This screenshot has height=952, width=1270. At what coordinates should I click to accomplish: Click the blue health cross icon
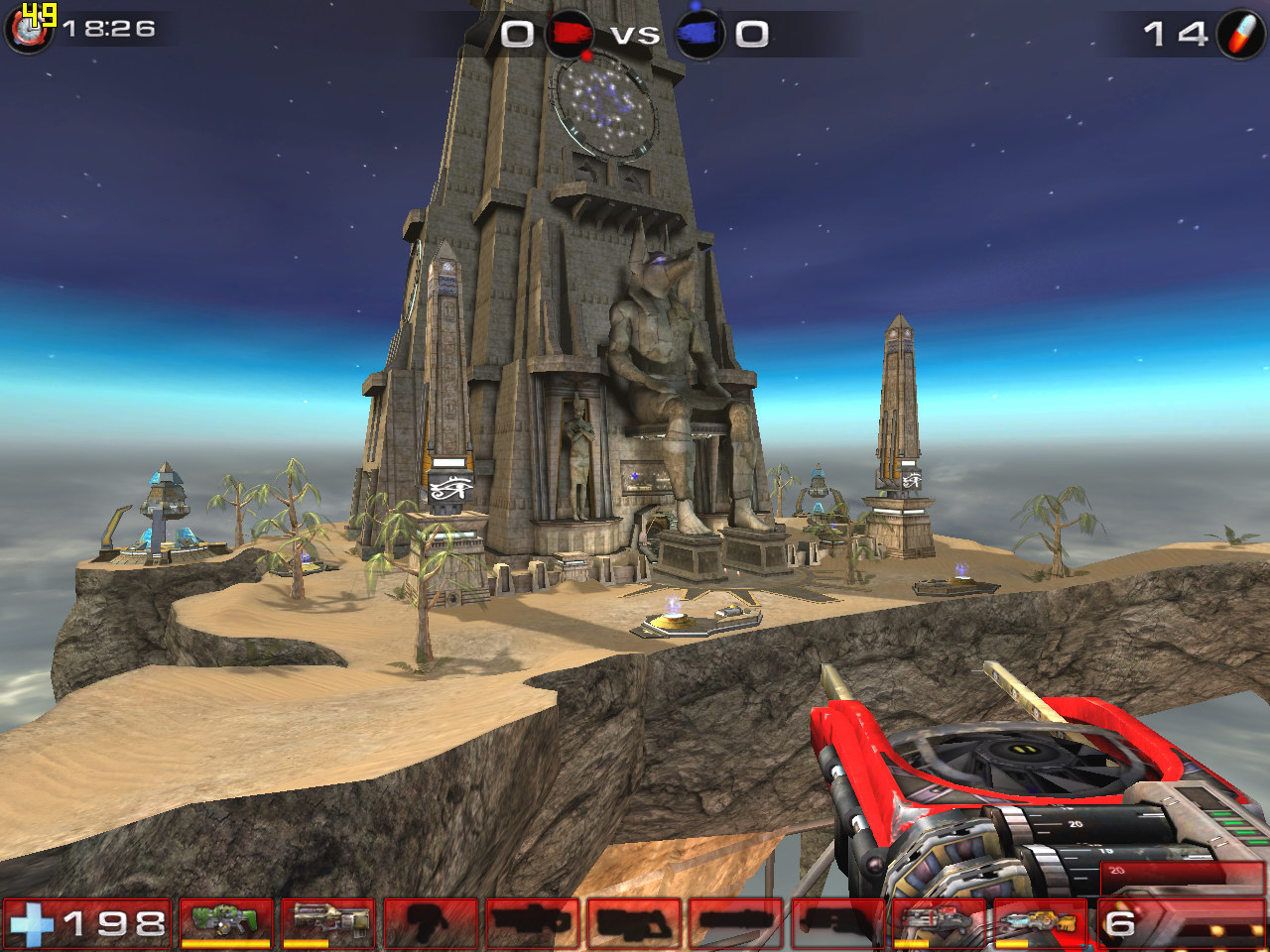click(x=32, y=924)
